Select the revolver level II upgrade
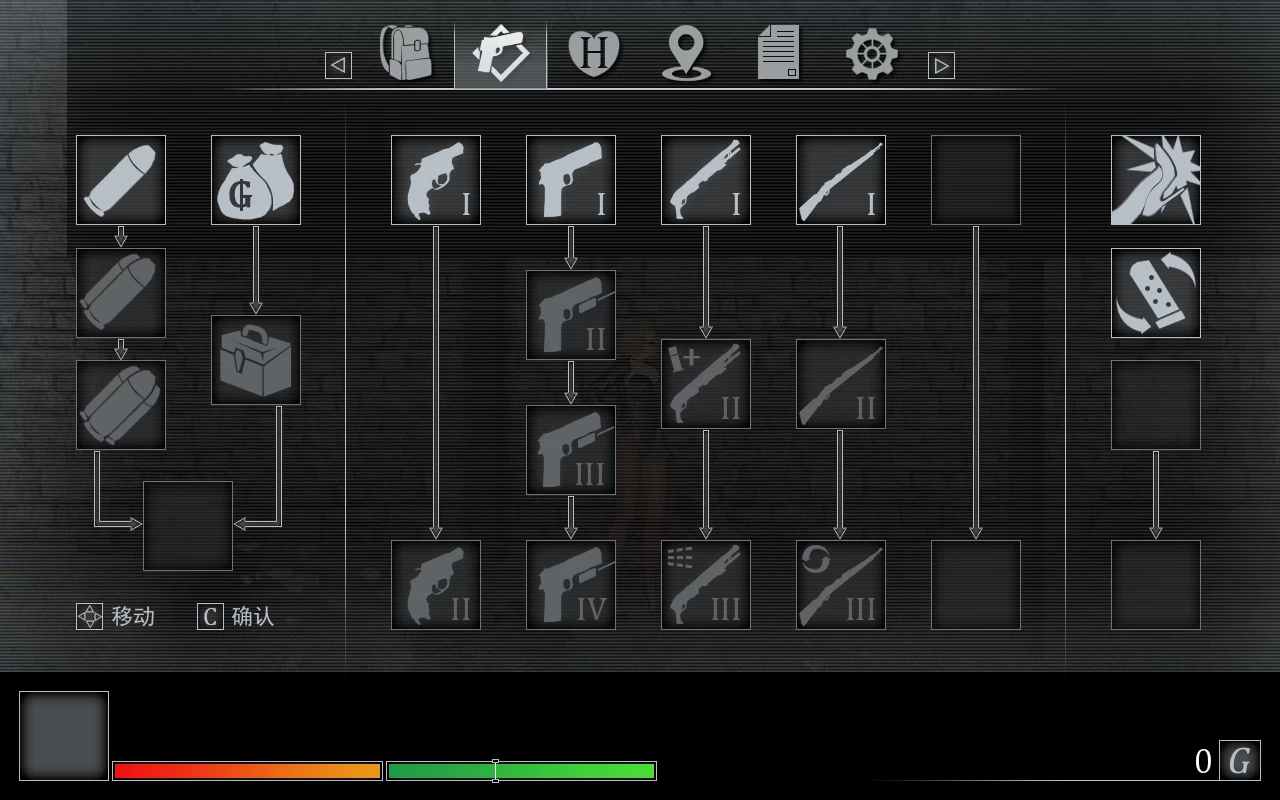The image size is (1280, 800). [436, 585]
